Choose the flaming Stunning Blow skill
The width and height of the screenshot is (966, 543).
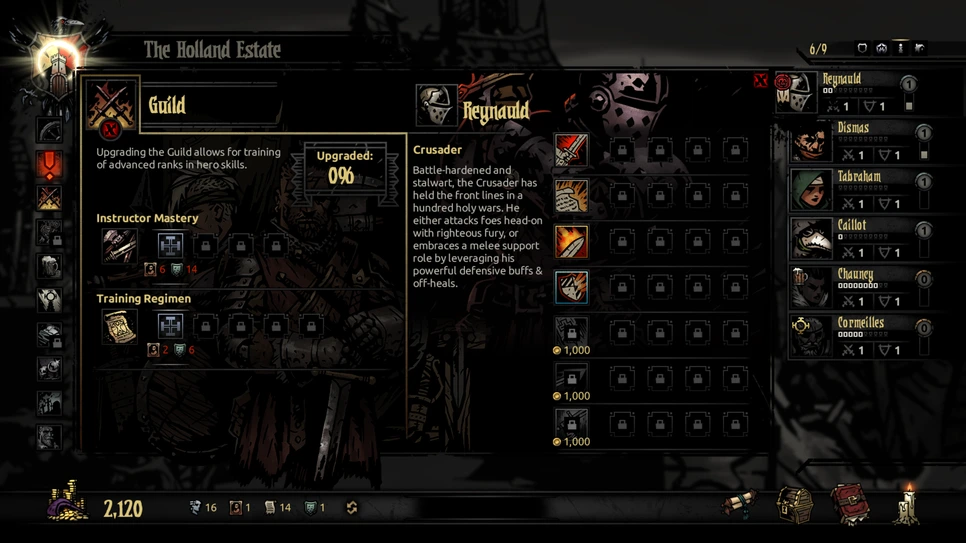[571, 242]
